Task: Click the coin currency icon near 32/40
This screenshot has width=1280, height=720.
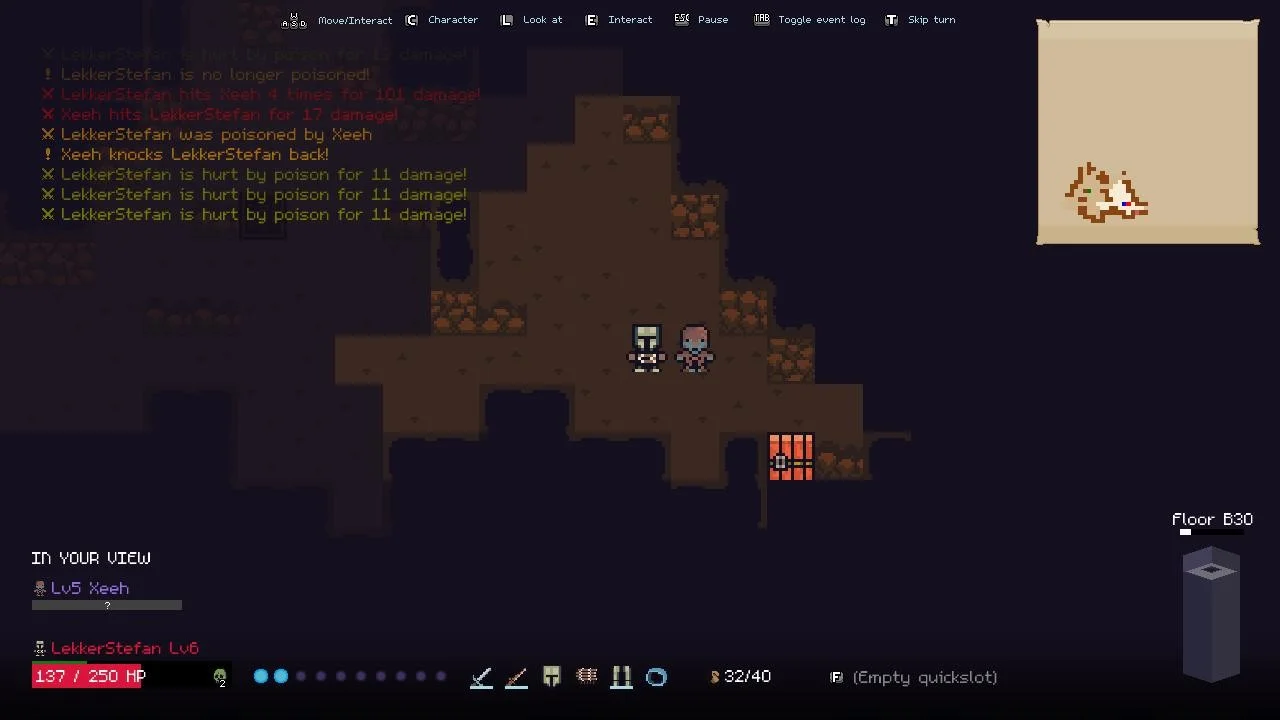Action: point(714,676)
